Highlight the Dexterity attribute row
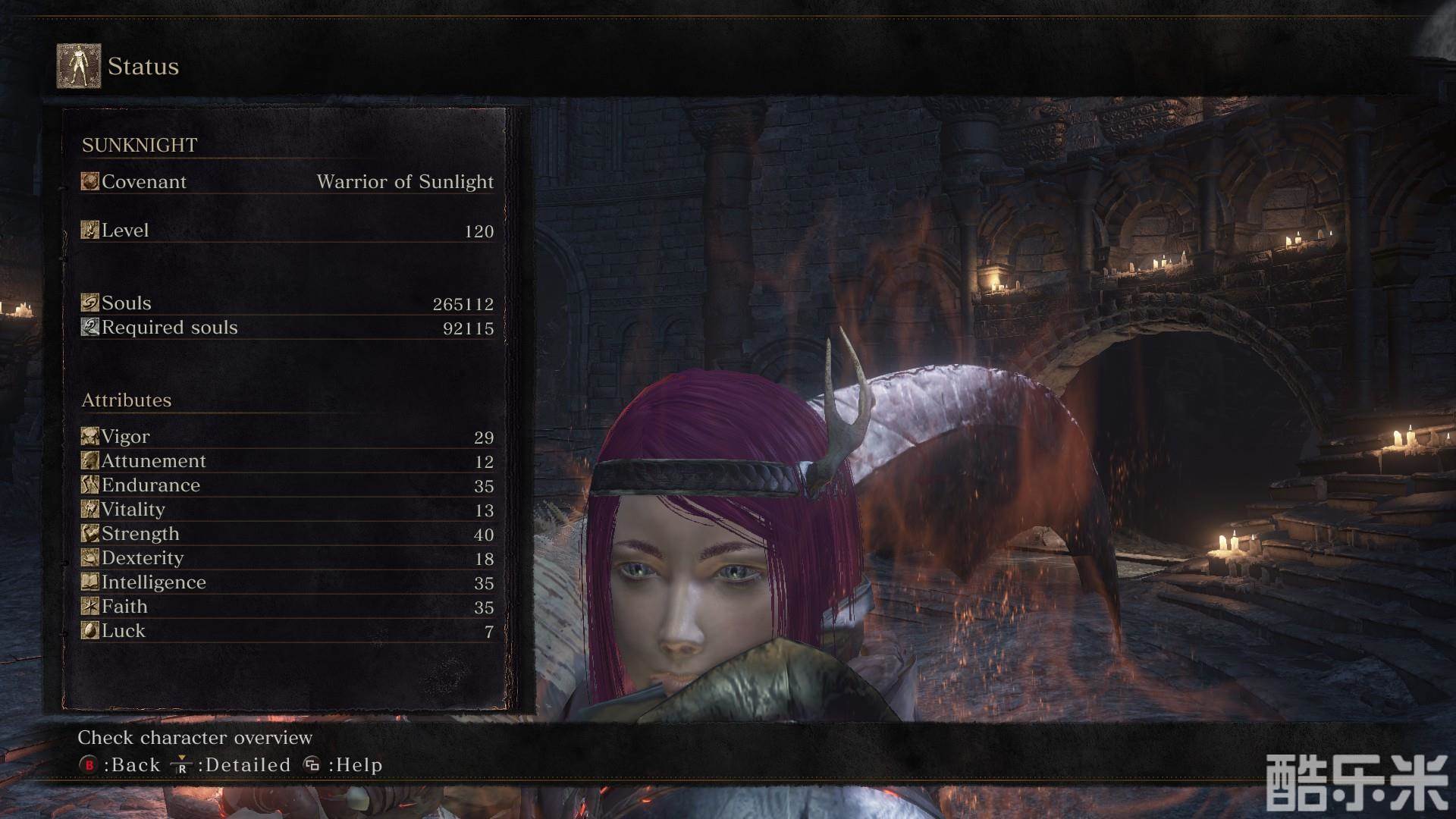Image resolution: width=1456 pixels, height=819 pixels. click(287, 558)
